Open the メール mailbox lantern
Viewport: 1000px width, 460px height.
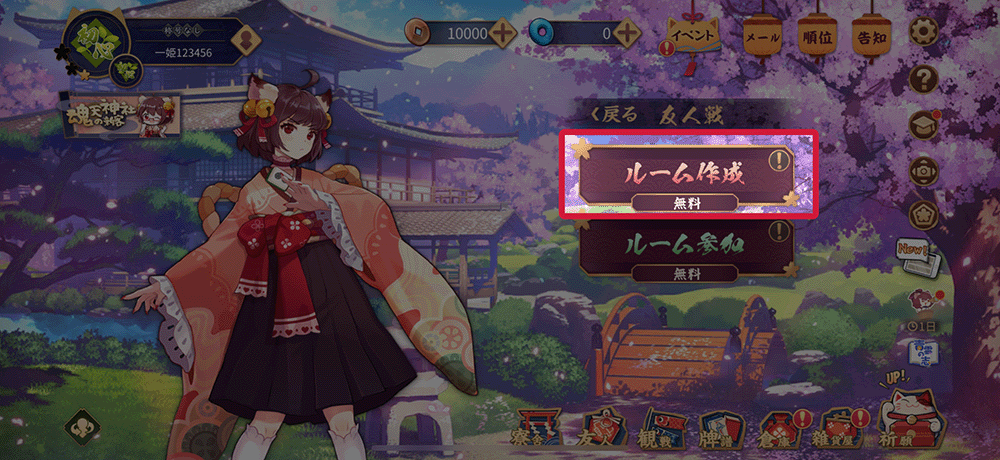tap(762, 37)
